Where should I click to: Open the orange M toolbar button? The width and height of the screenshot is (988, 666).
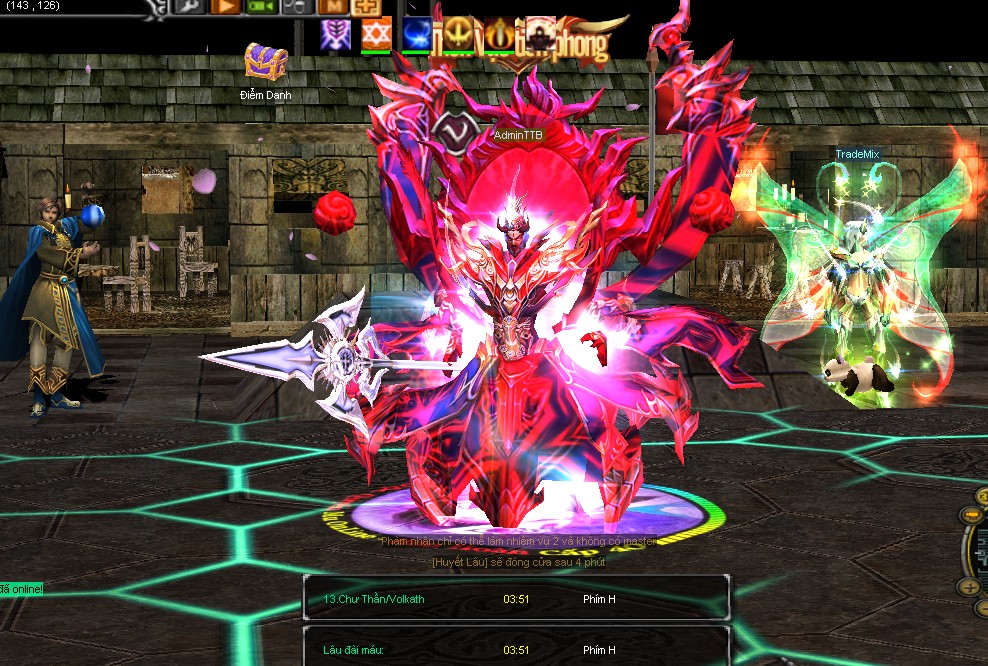pos(332,6)
